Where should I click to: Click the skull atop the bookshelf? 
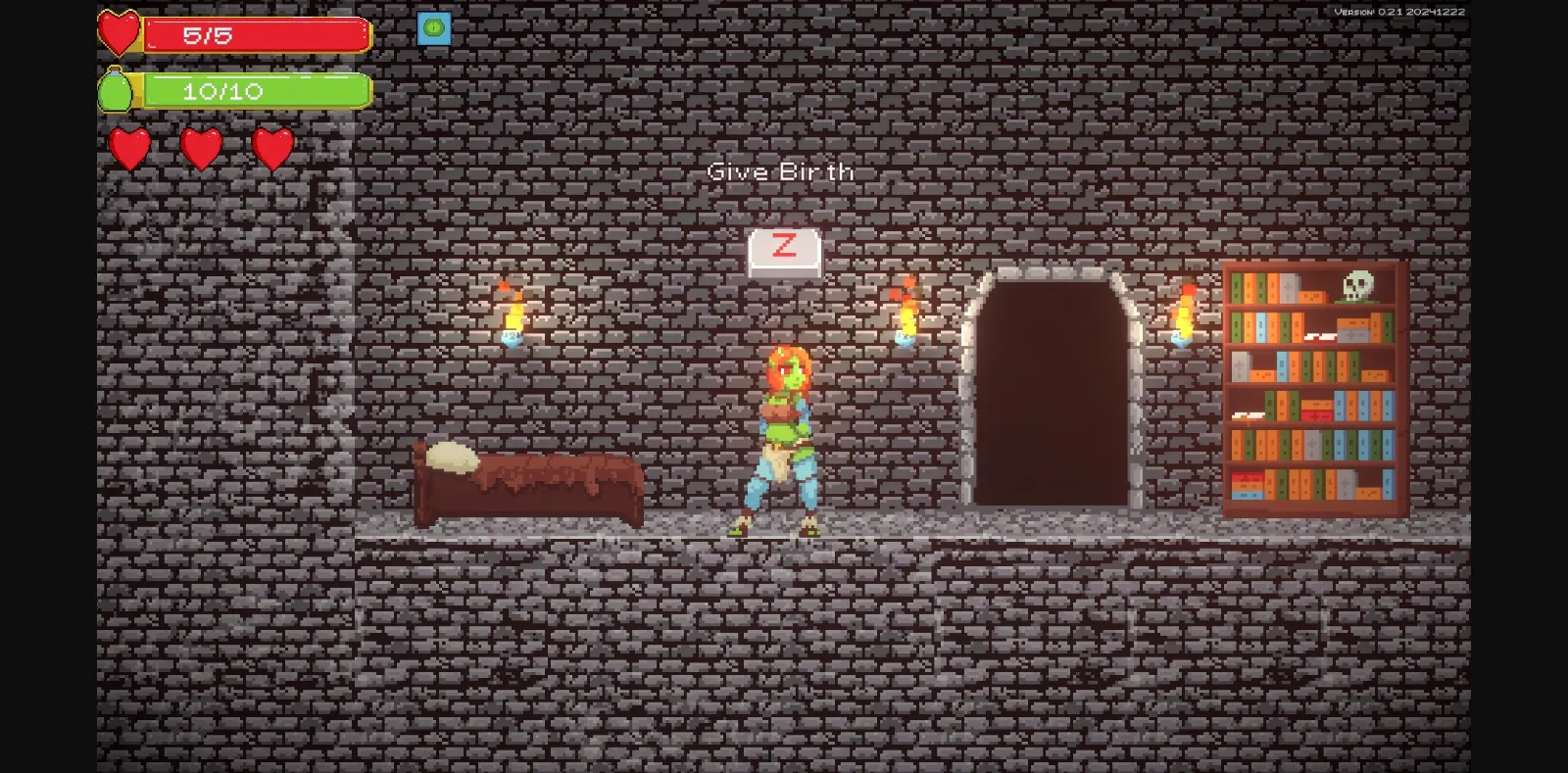(1357, 285)
